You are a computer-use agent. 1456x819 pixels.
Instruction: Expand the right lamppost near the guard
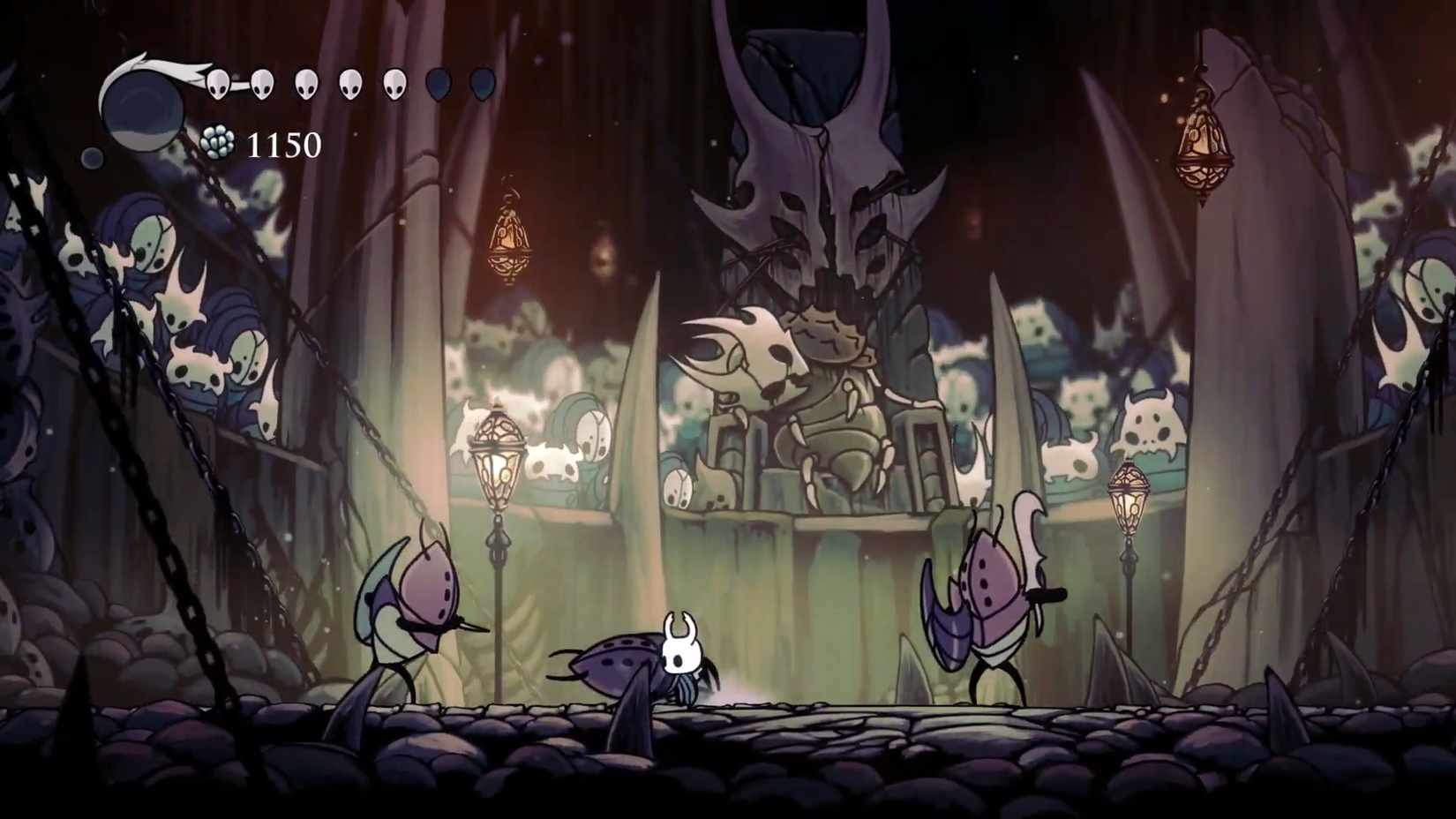point(1130,499)
